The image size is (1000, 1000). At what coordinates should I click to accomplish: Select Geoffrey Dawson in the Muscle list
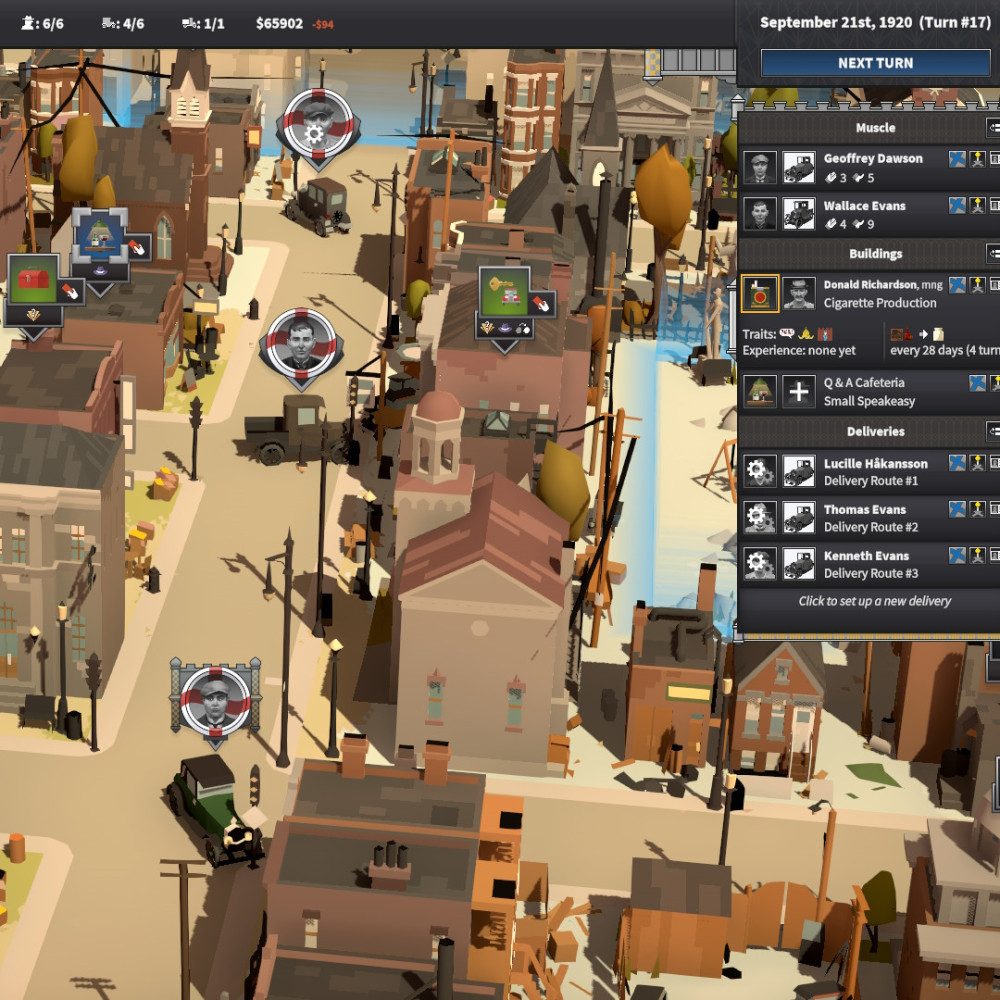click(872, 159)
